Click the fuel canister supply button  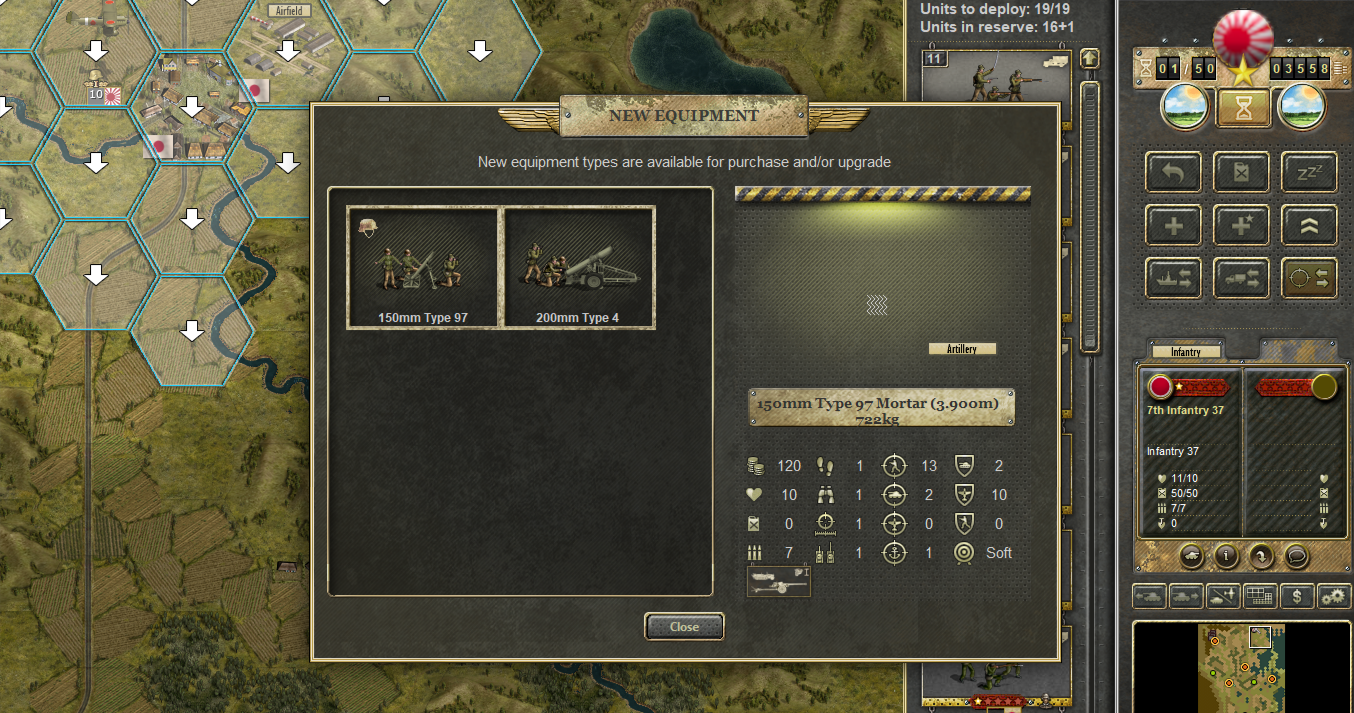point(1241,172)
